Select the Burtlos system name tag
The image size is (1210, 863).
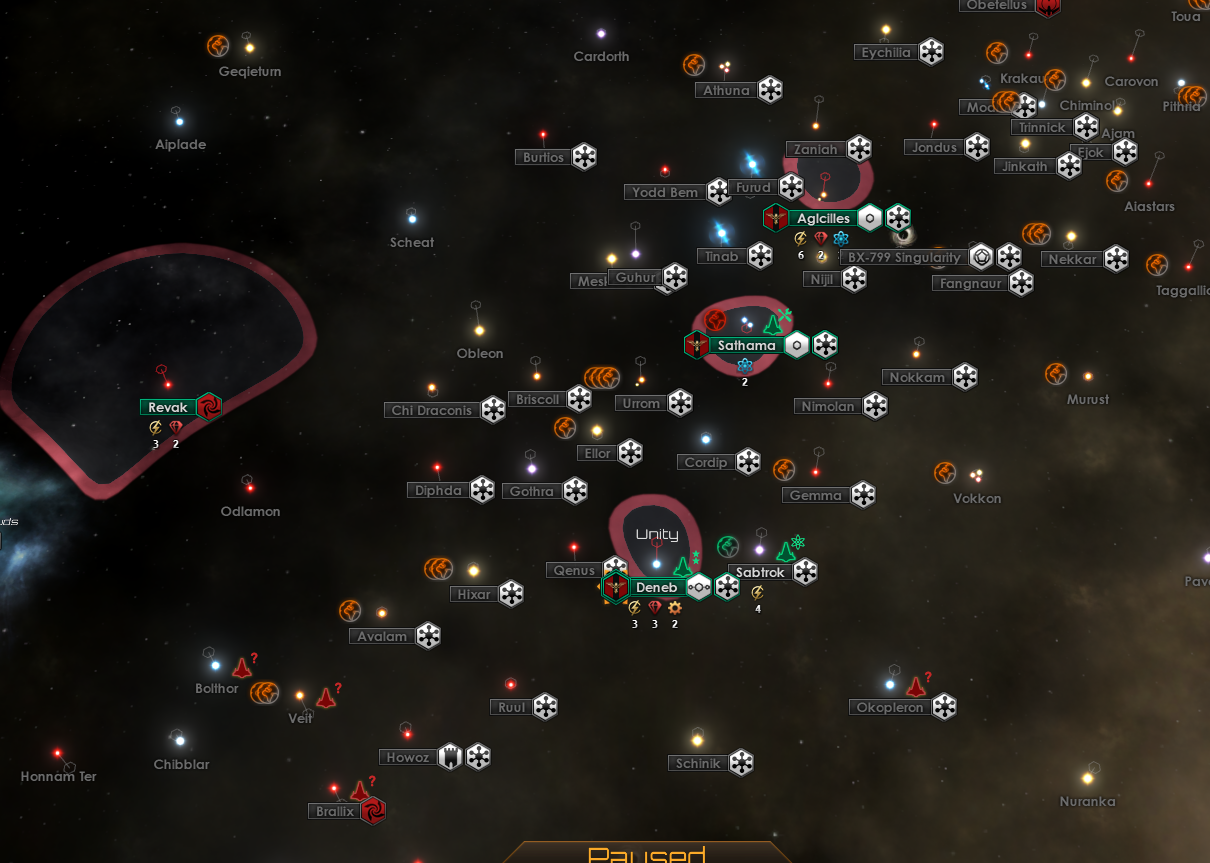tap(543, 157)
